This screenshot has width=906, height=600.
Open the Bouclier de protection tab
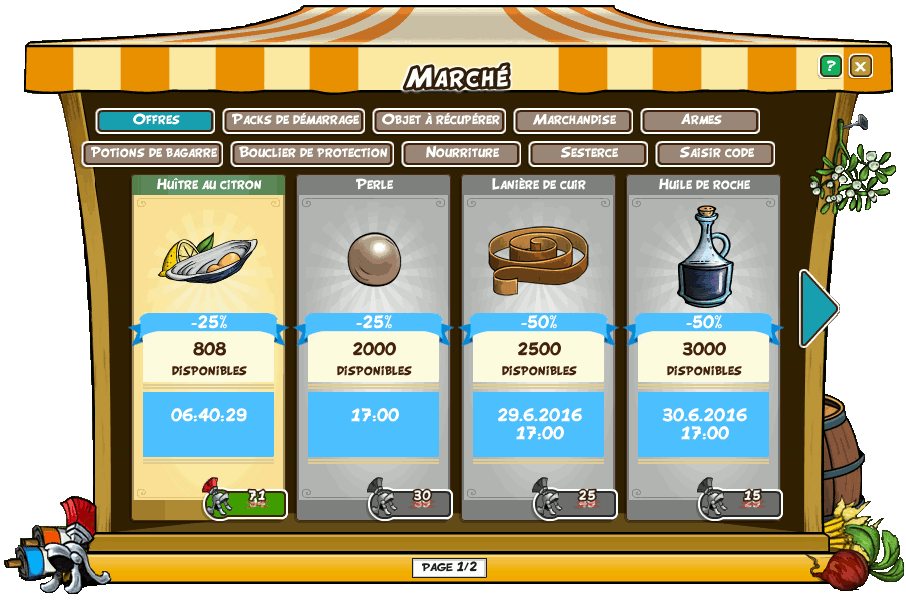point(312,153)
